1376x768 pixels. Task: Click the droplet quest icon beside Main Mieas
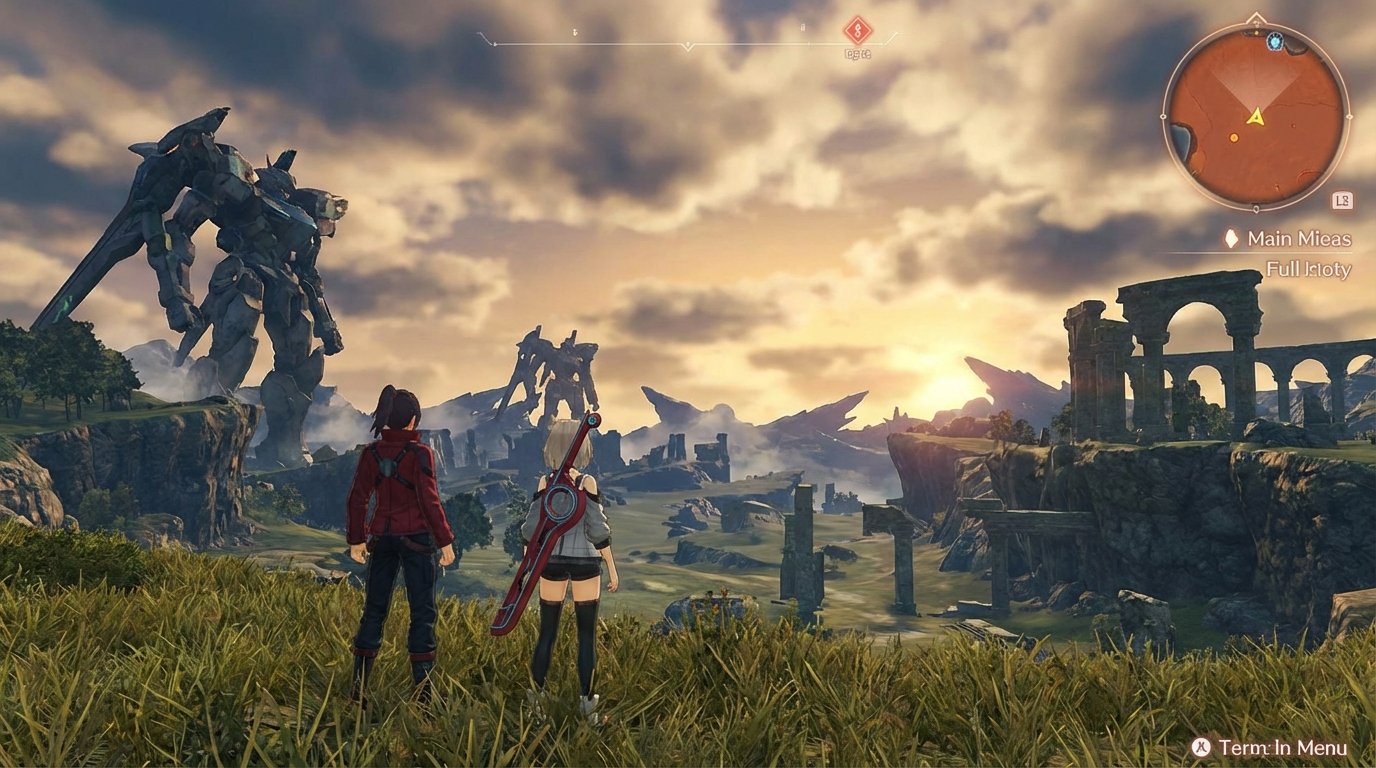point(1231,239)
